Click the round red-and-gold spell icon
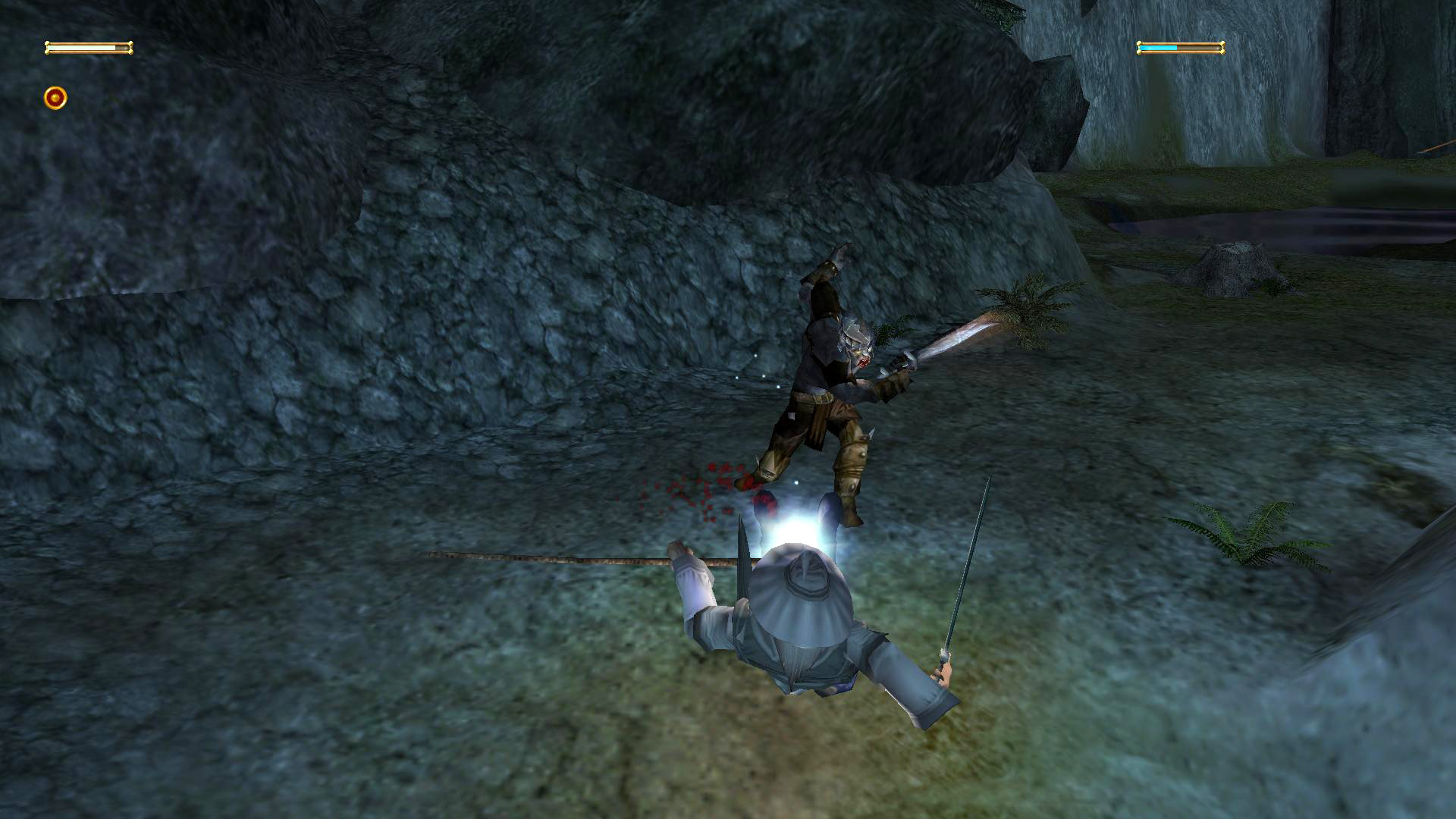 coord(55,98)
